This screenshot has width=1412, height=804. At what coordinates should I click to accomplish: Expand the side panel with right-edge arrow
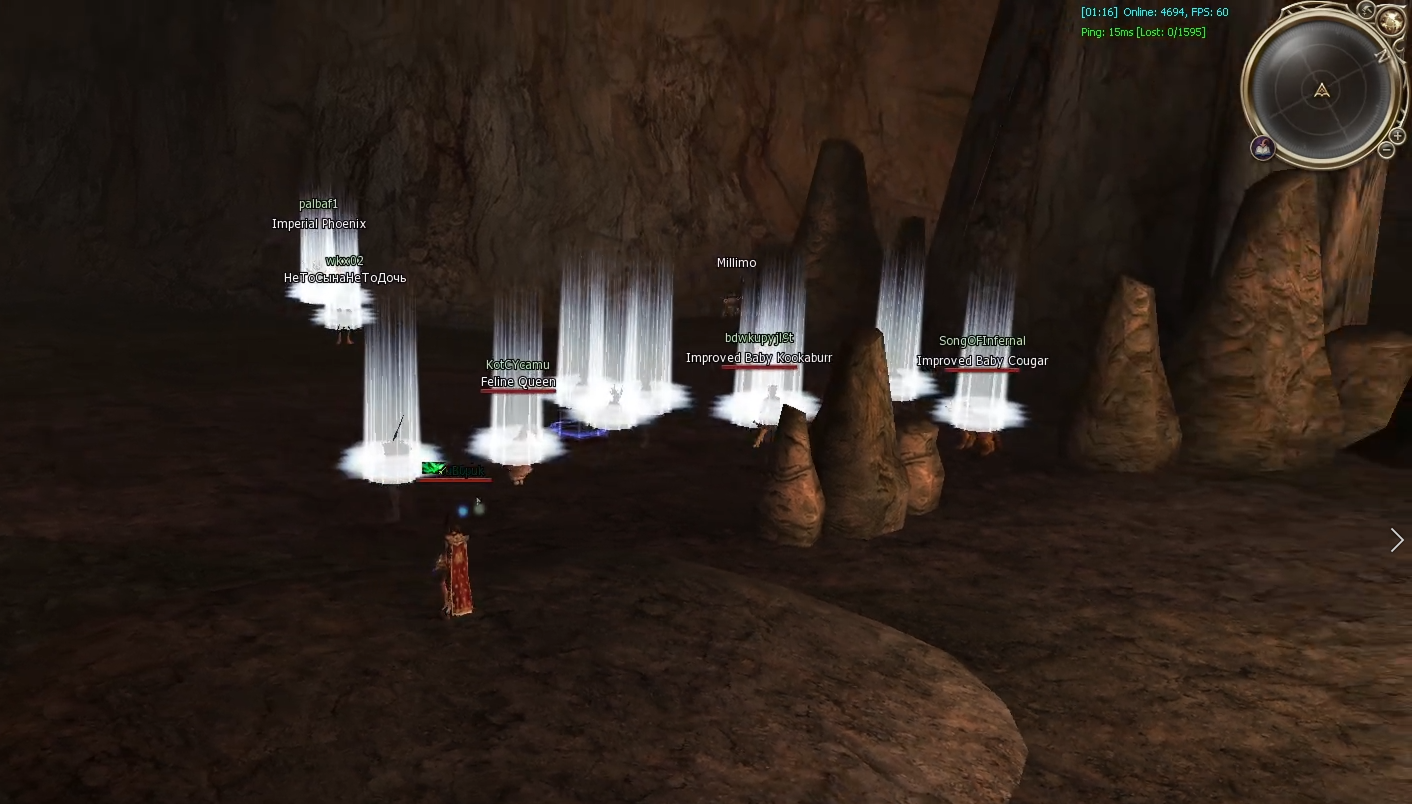(1396, 540)
